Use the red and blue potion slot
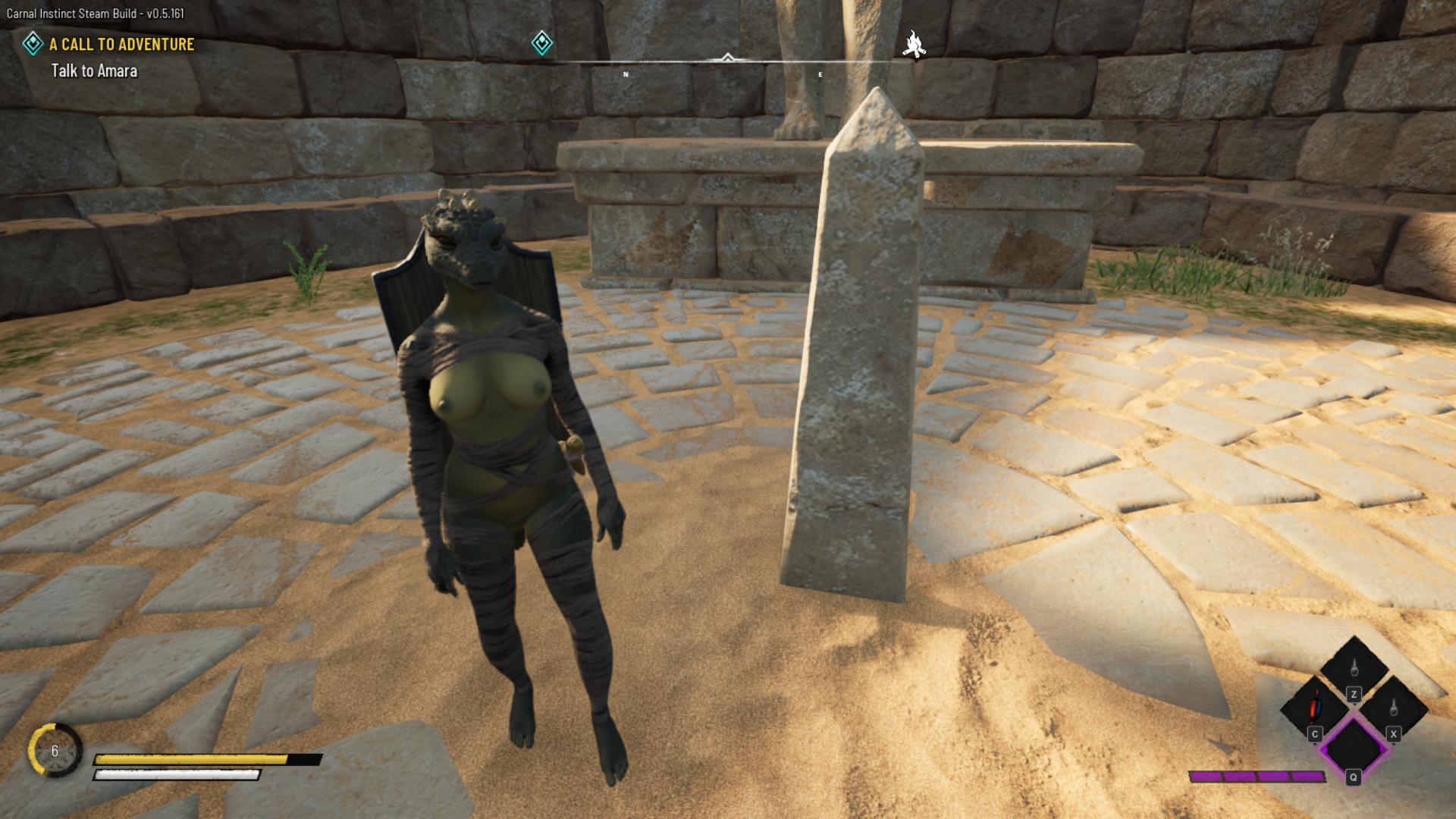 (1314, 708)
